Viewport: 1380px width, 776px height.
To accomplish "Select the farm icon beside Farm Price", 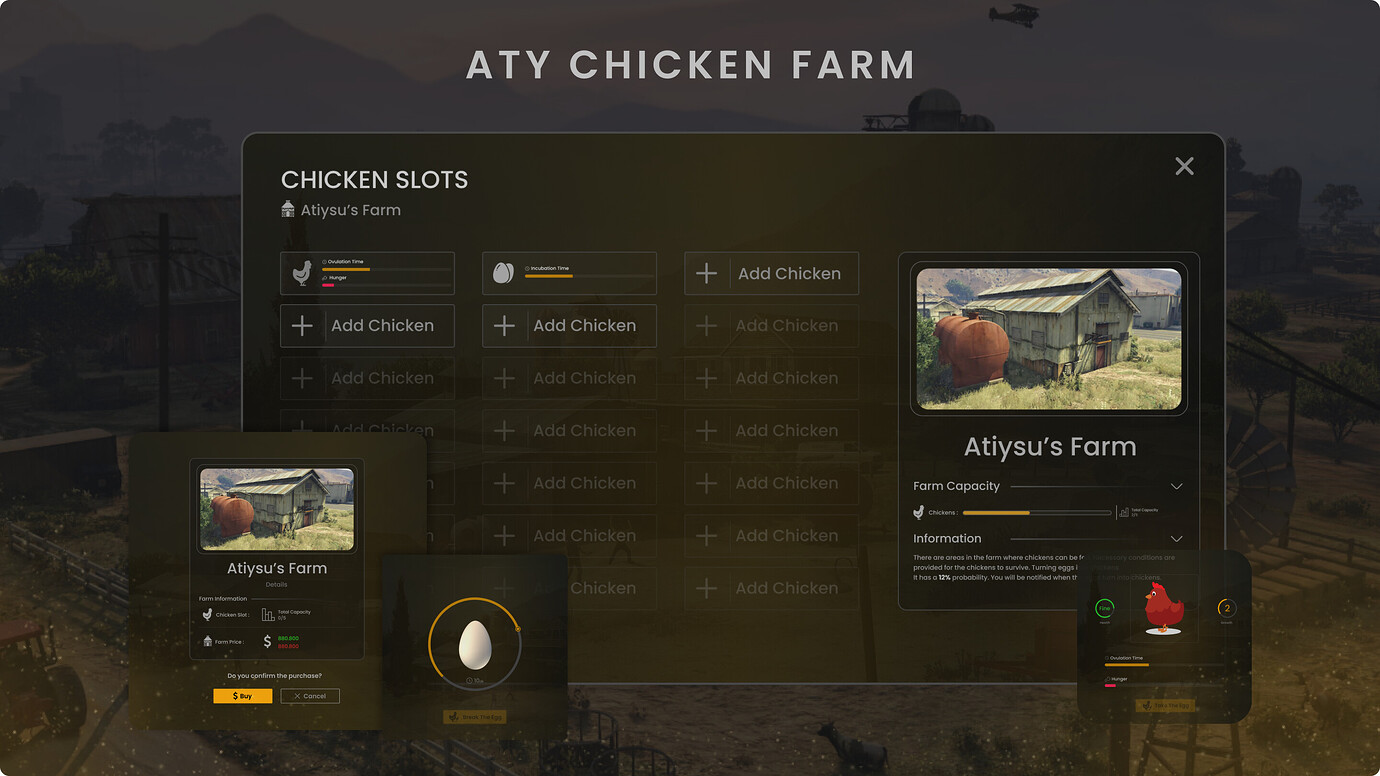I will click(x=207, y=641).
